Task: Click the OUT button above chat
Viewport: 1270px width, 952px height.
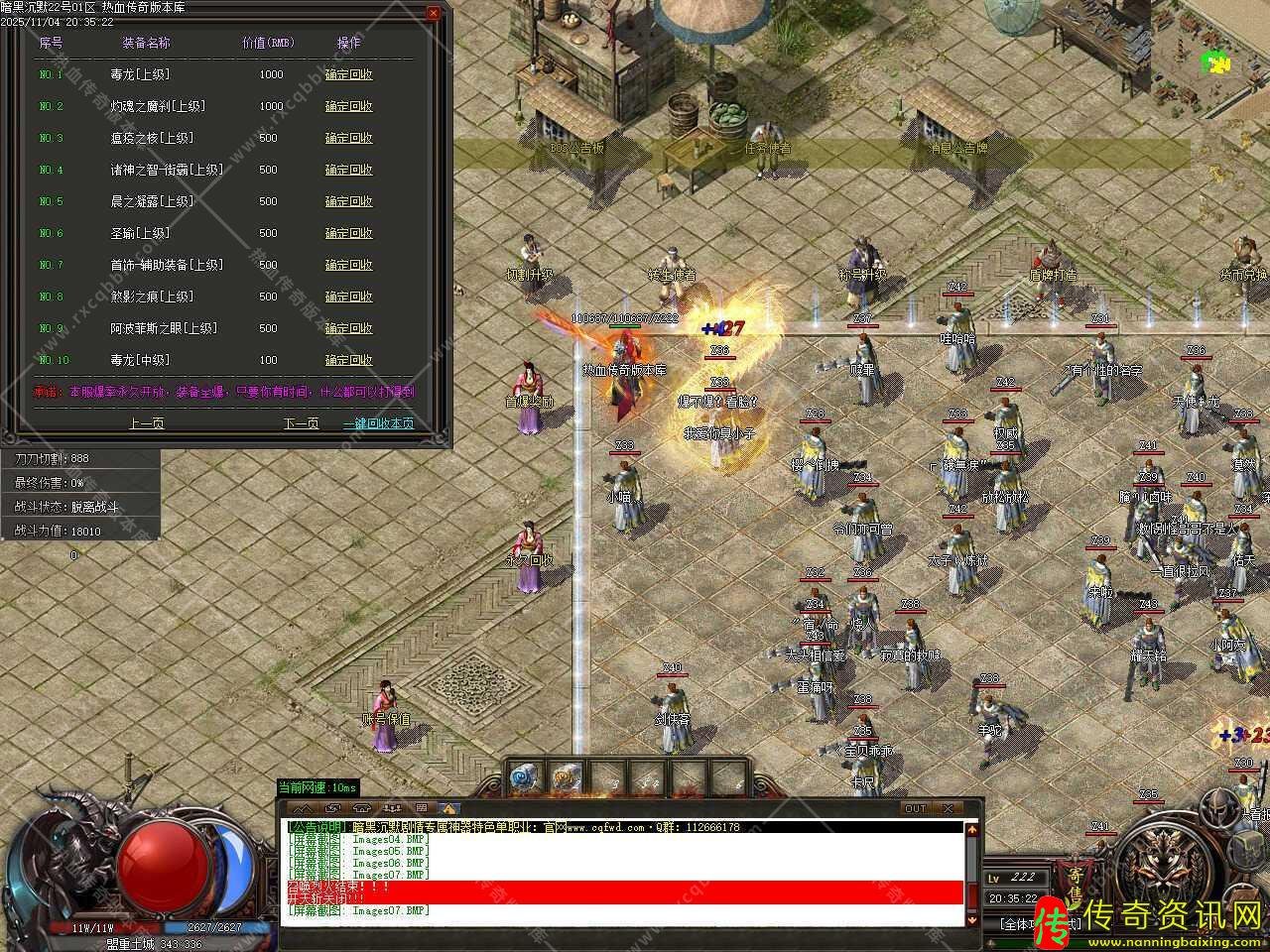Action: pyautogui.click(x=914, y=808)
